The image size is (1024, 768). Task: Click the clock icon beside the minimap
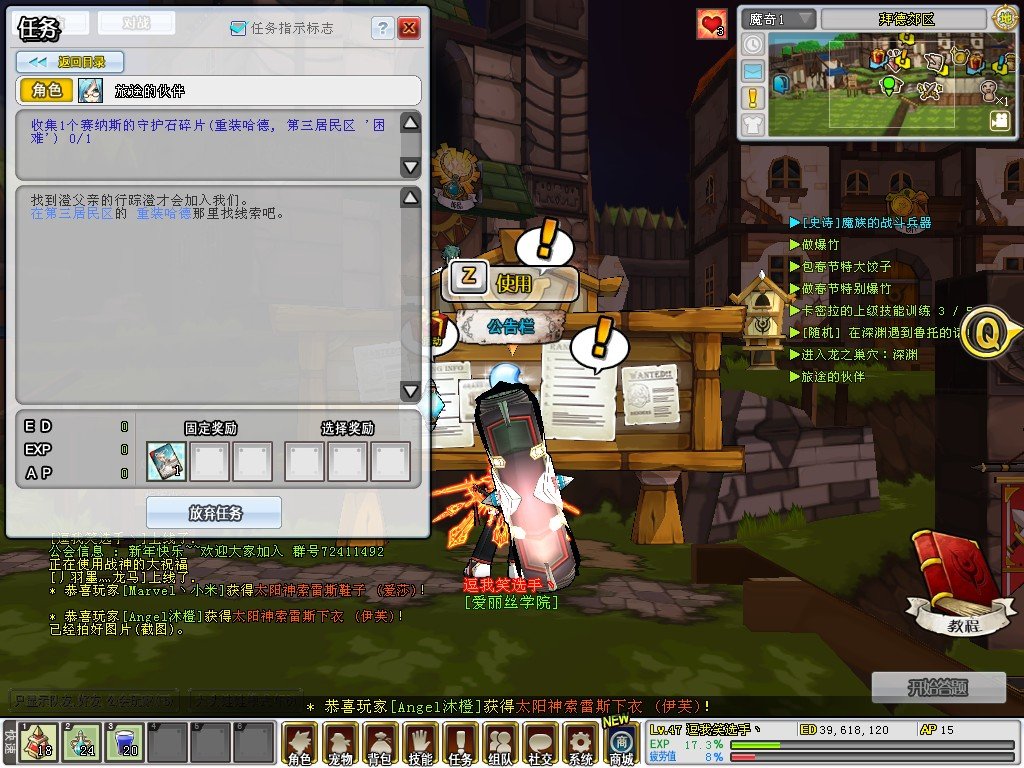[x=753, y=45]
